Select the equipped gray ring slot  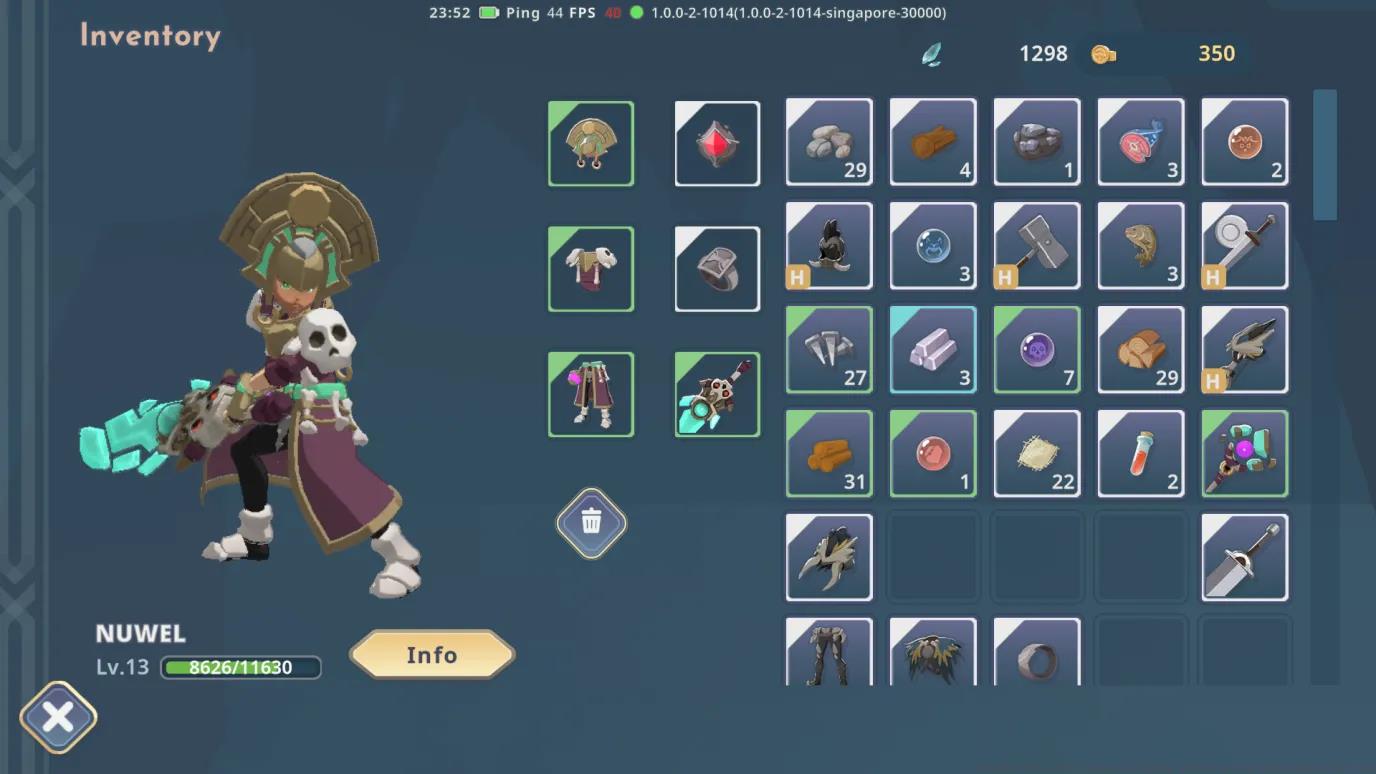pos(717,269)
